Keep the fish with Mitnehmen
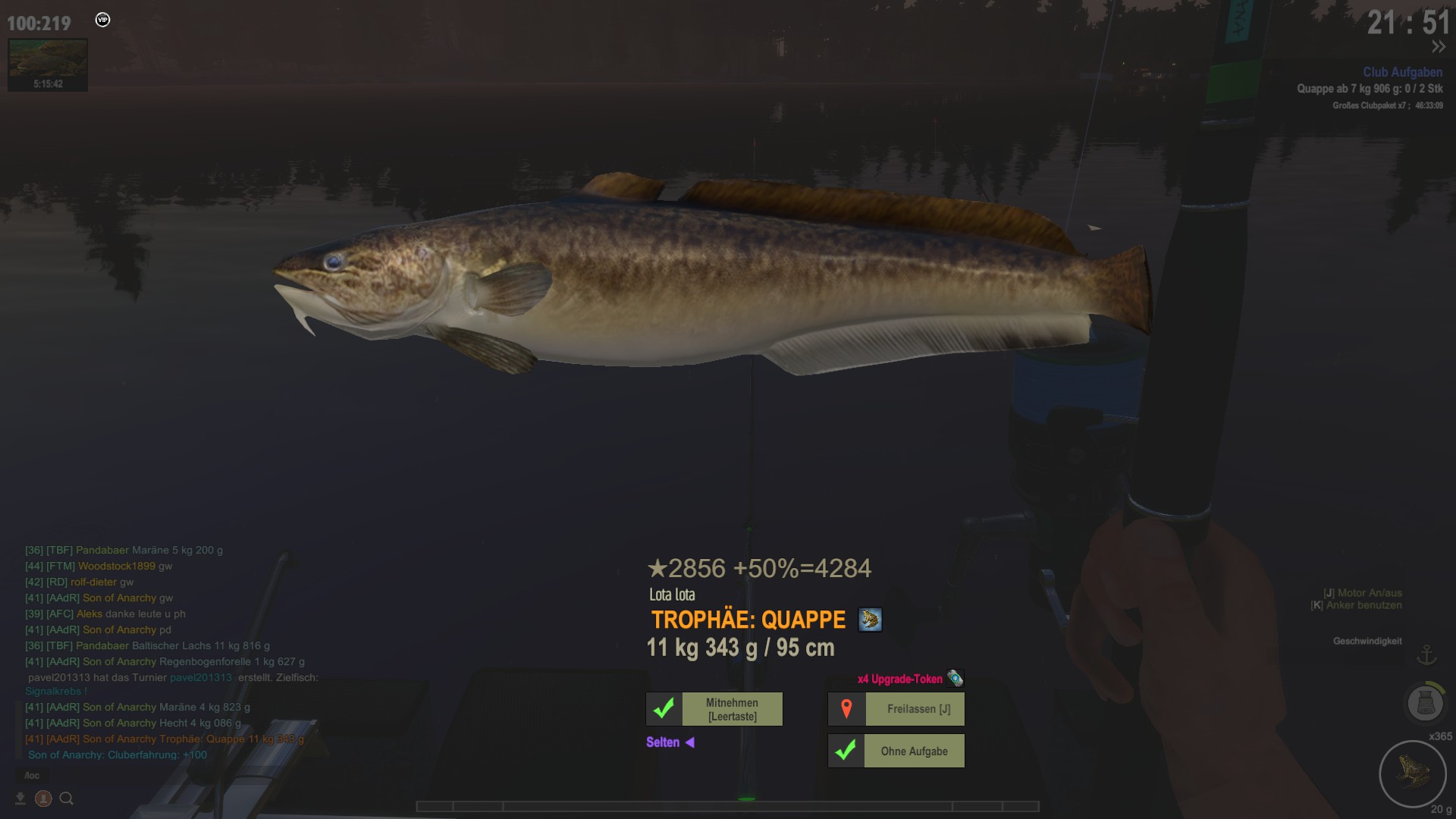The height and width of the screenshot is (819, 1456). click(x=732, y=709)
